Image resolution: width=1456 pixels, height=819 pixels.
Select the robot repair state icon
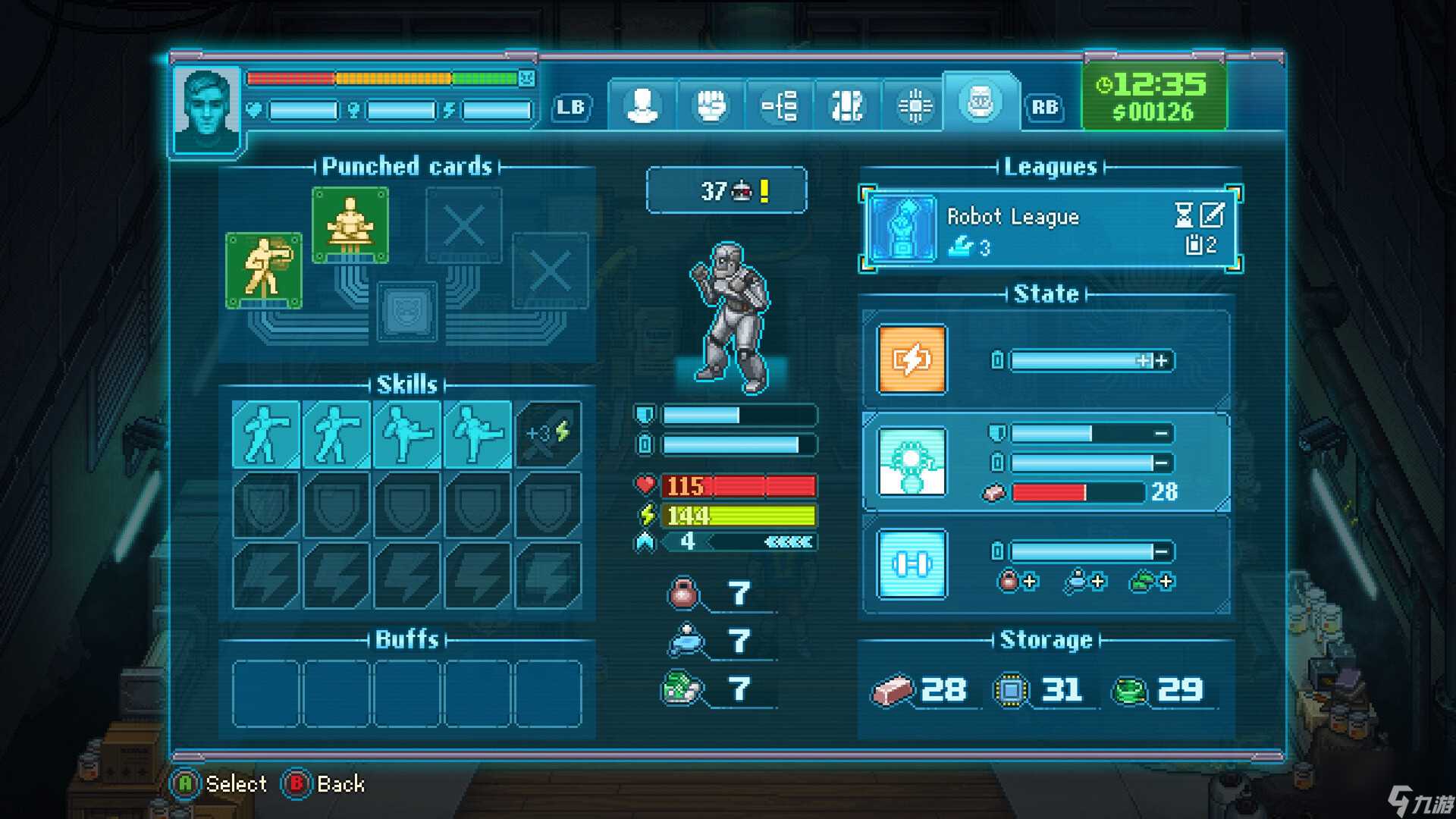coord(912,461)
